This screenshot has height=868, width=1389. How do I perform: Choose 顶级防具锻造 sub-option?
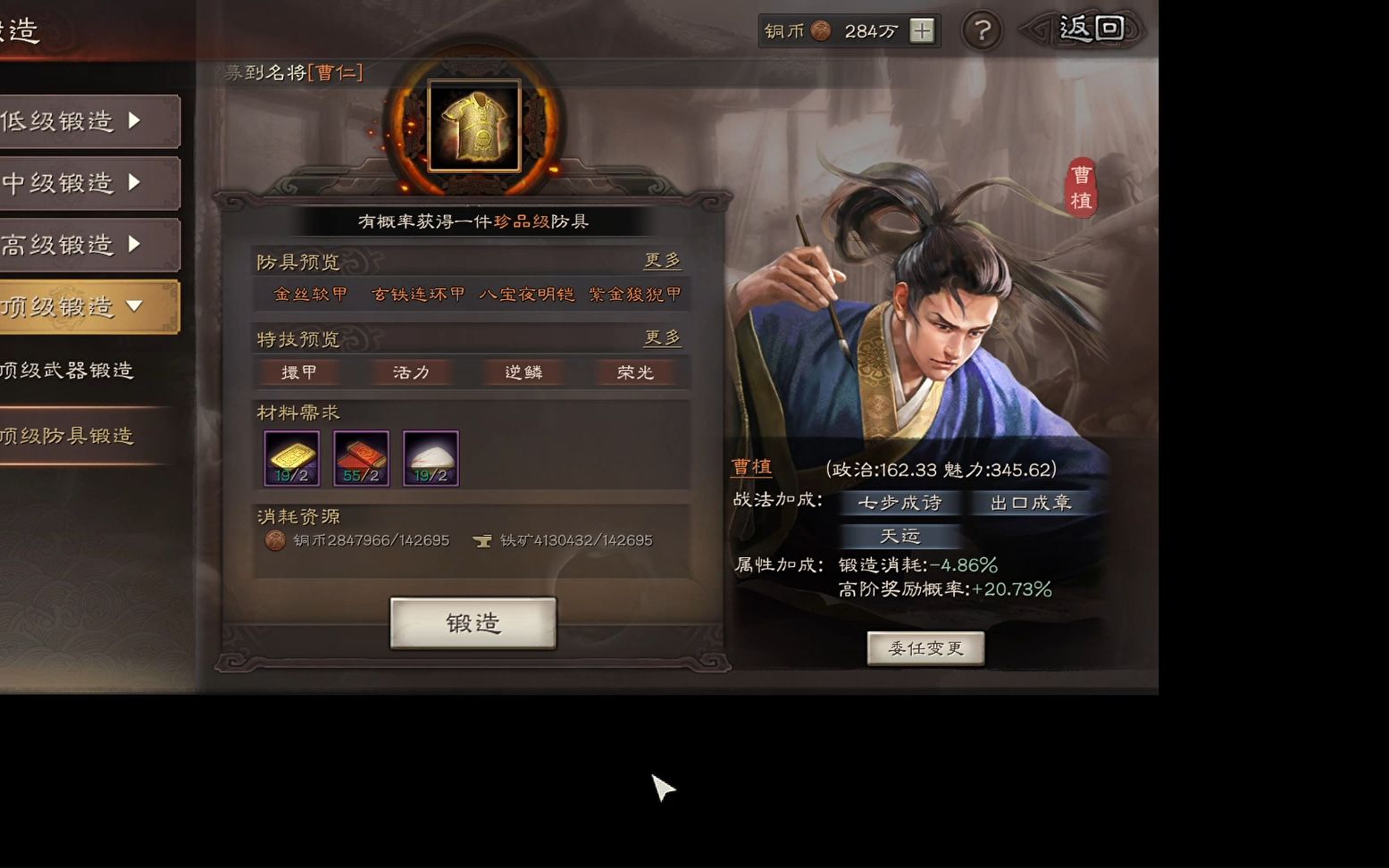click(x=68, y=436)
